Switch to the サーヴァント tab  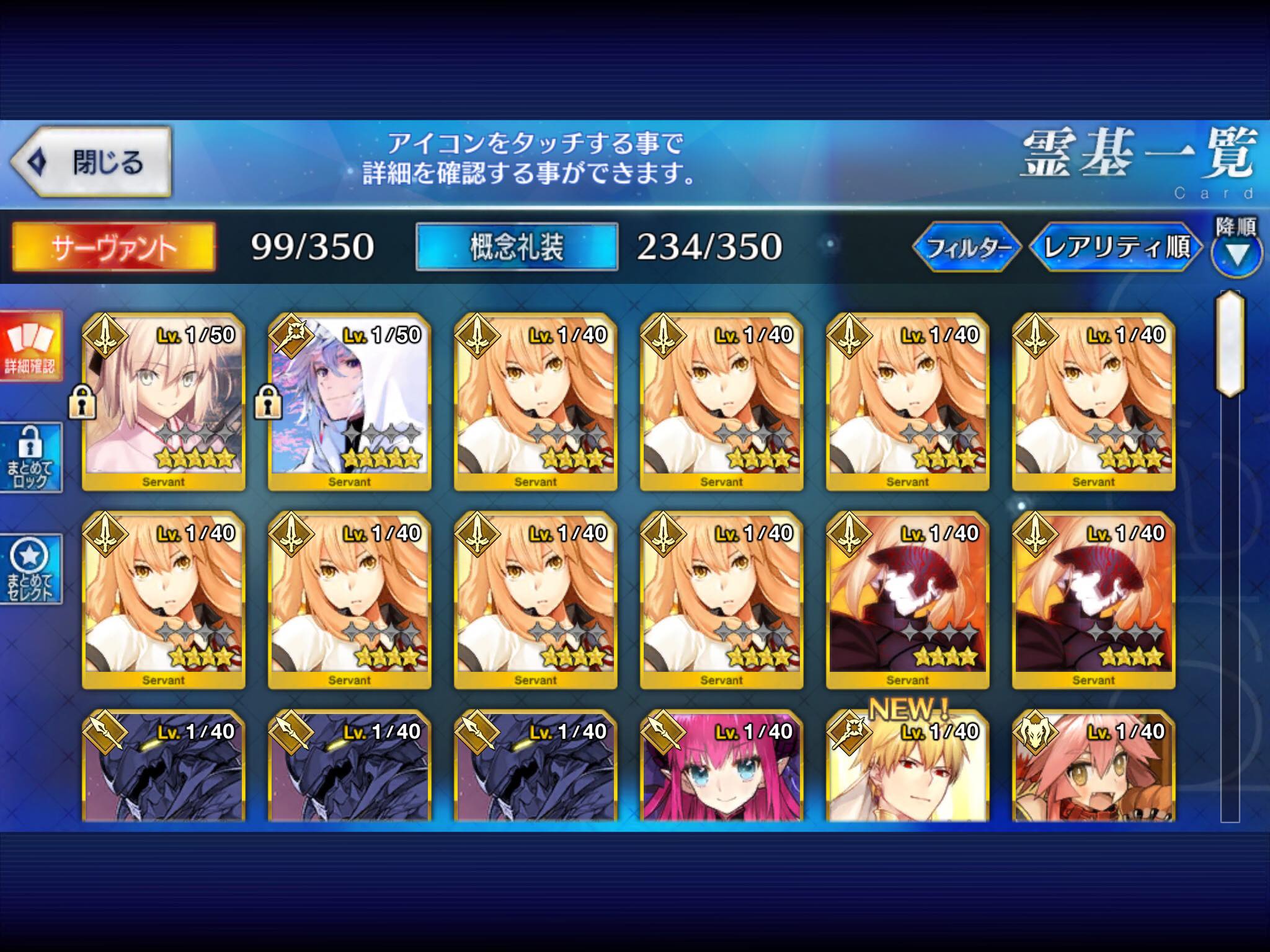[x=114, y=247]
